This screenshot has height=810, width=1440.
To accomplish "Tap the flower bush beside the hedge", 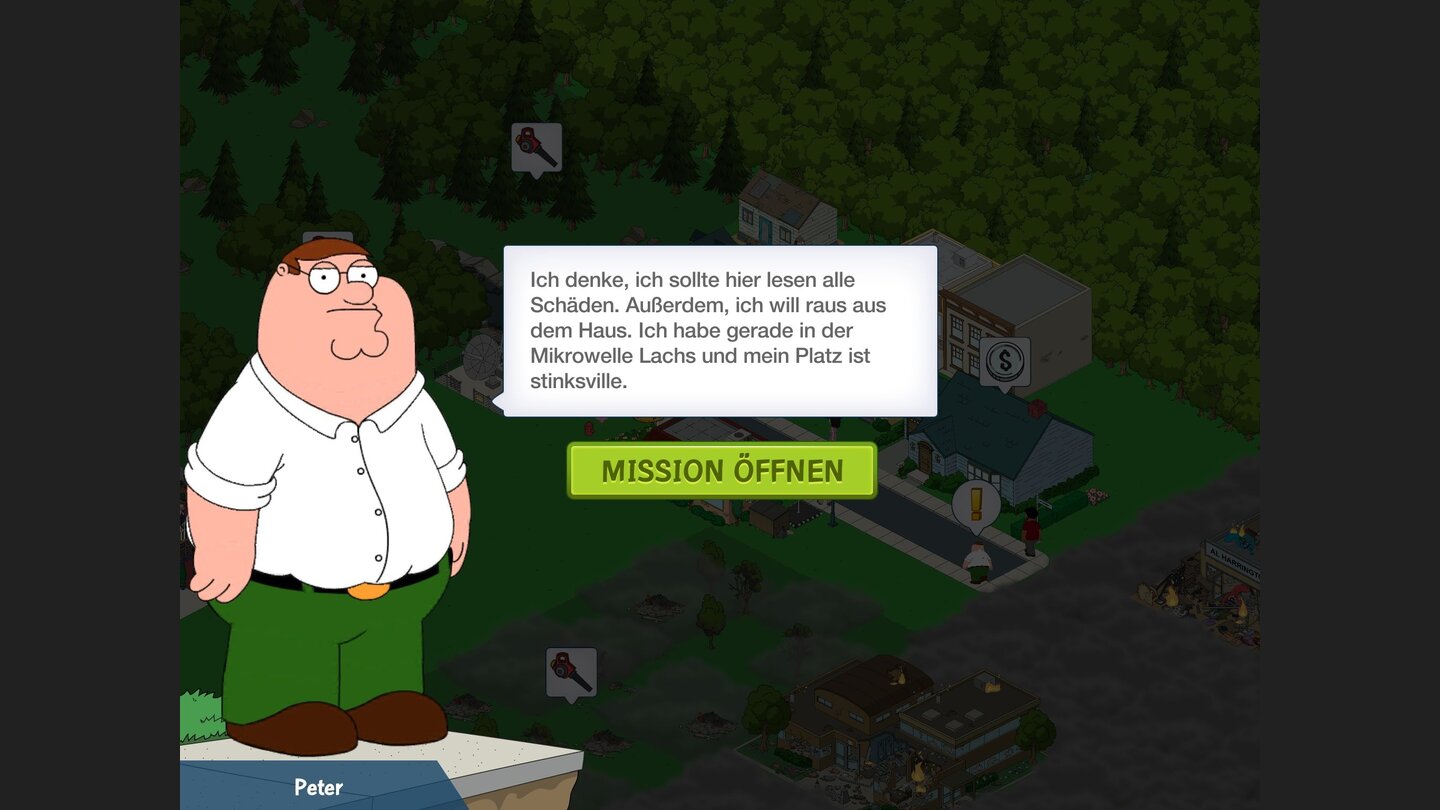I will [1097, 493].
